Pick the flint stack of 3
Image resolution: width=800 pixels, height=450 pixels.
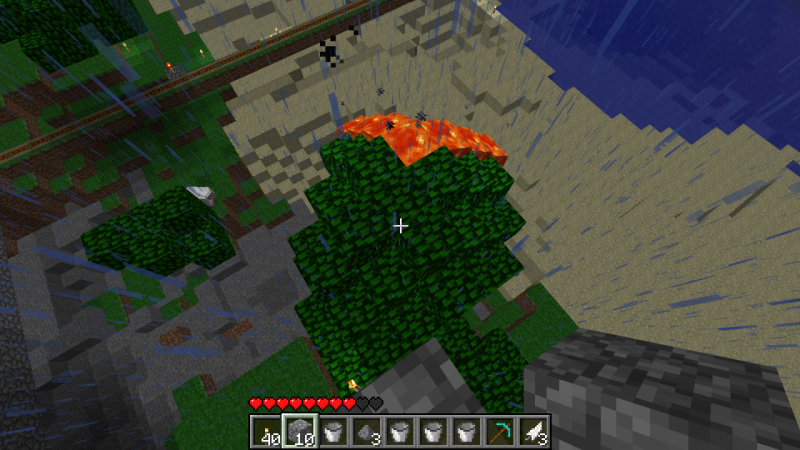pyautogui.click(x=366, y=431)
